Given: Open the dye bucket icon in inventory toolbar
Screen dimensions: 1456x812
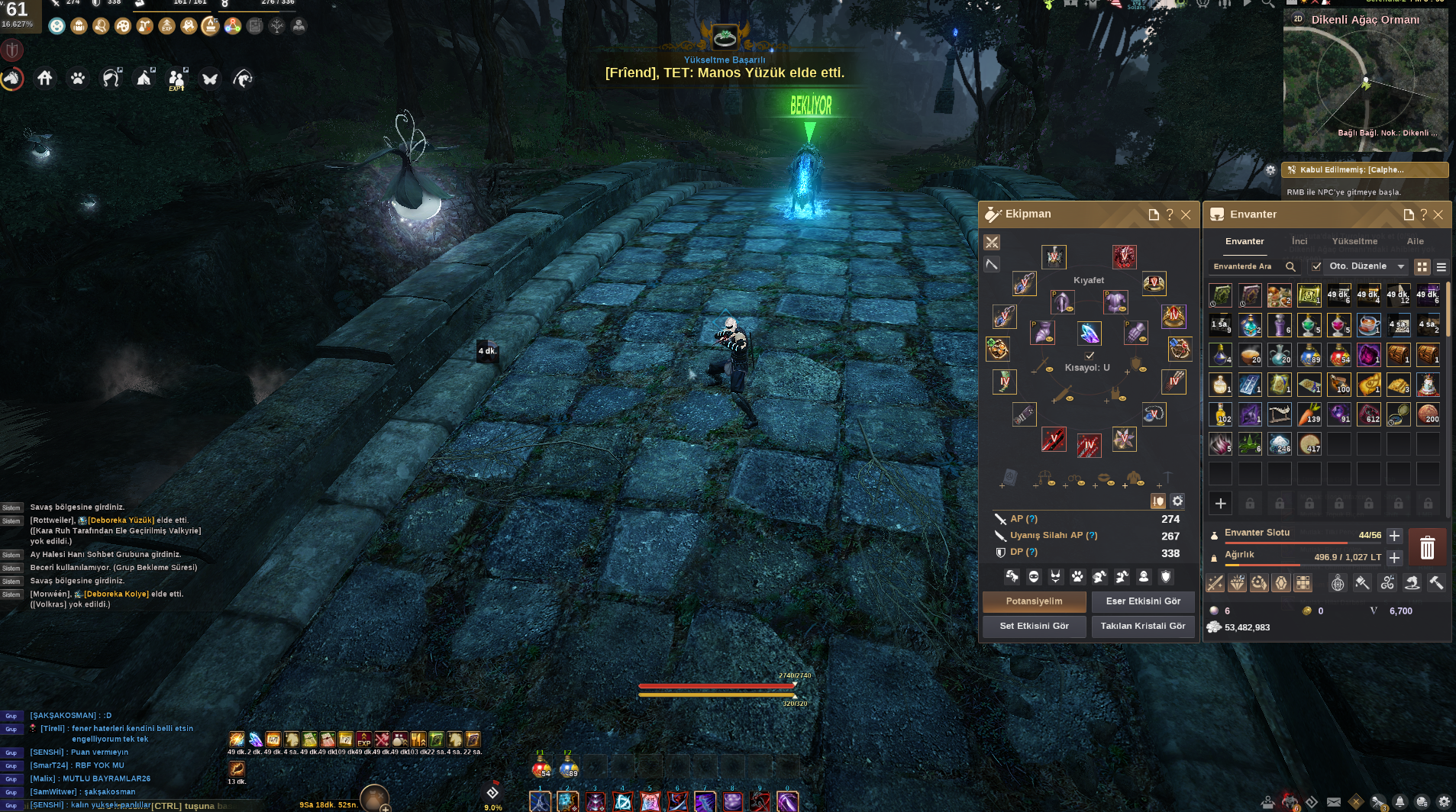Looking at the screenshot, I should pyautogui.click(x=1362, y=582).
